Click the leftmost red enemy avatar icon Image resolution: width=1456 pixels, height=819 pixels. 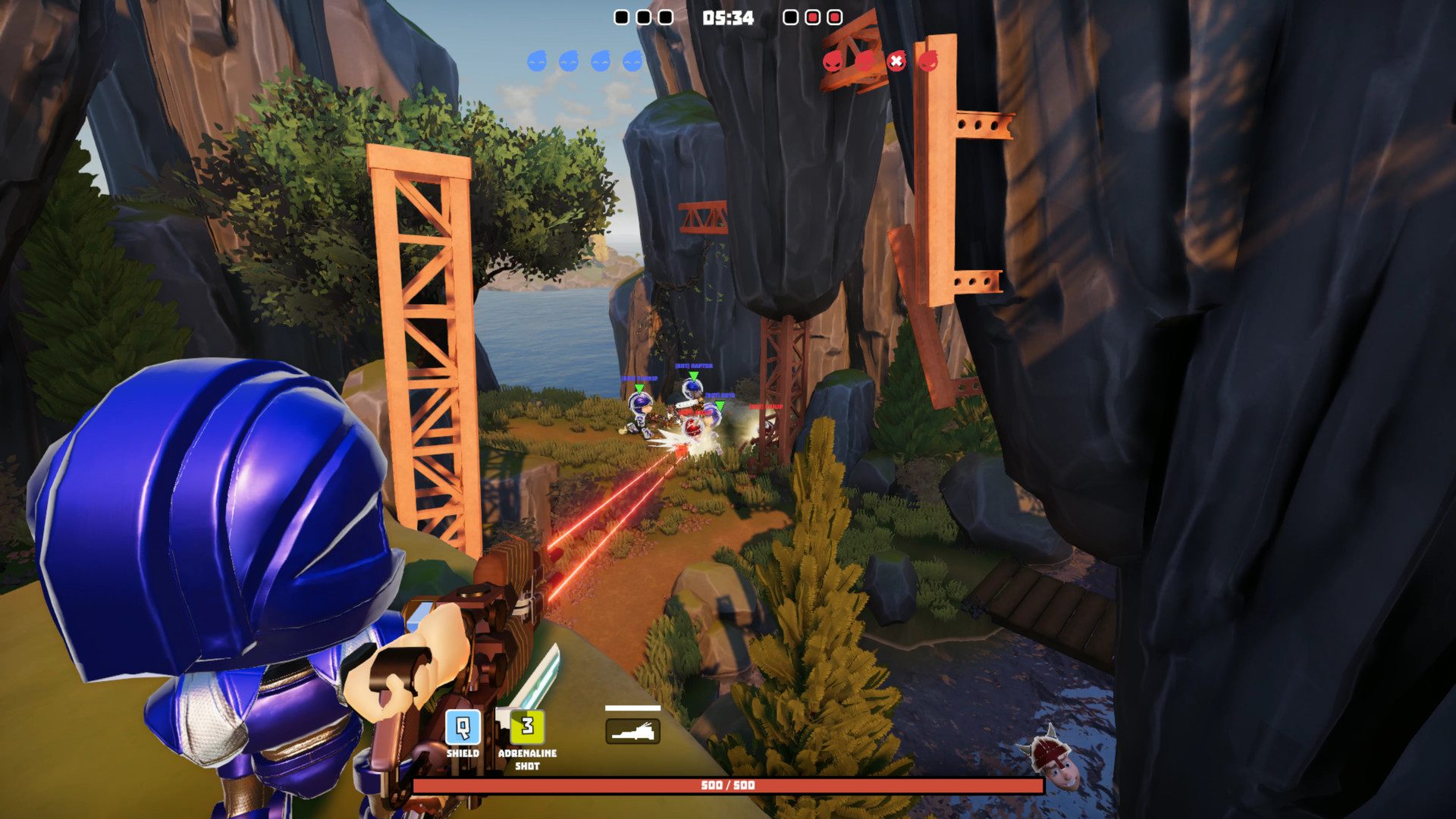click(x=833, y=62)
